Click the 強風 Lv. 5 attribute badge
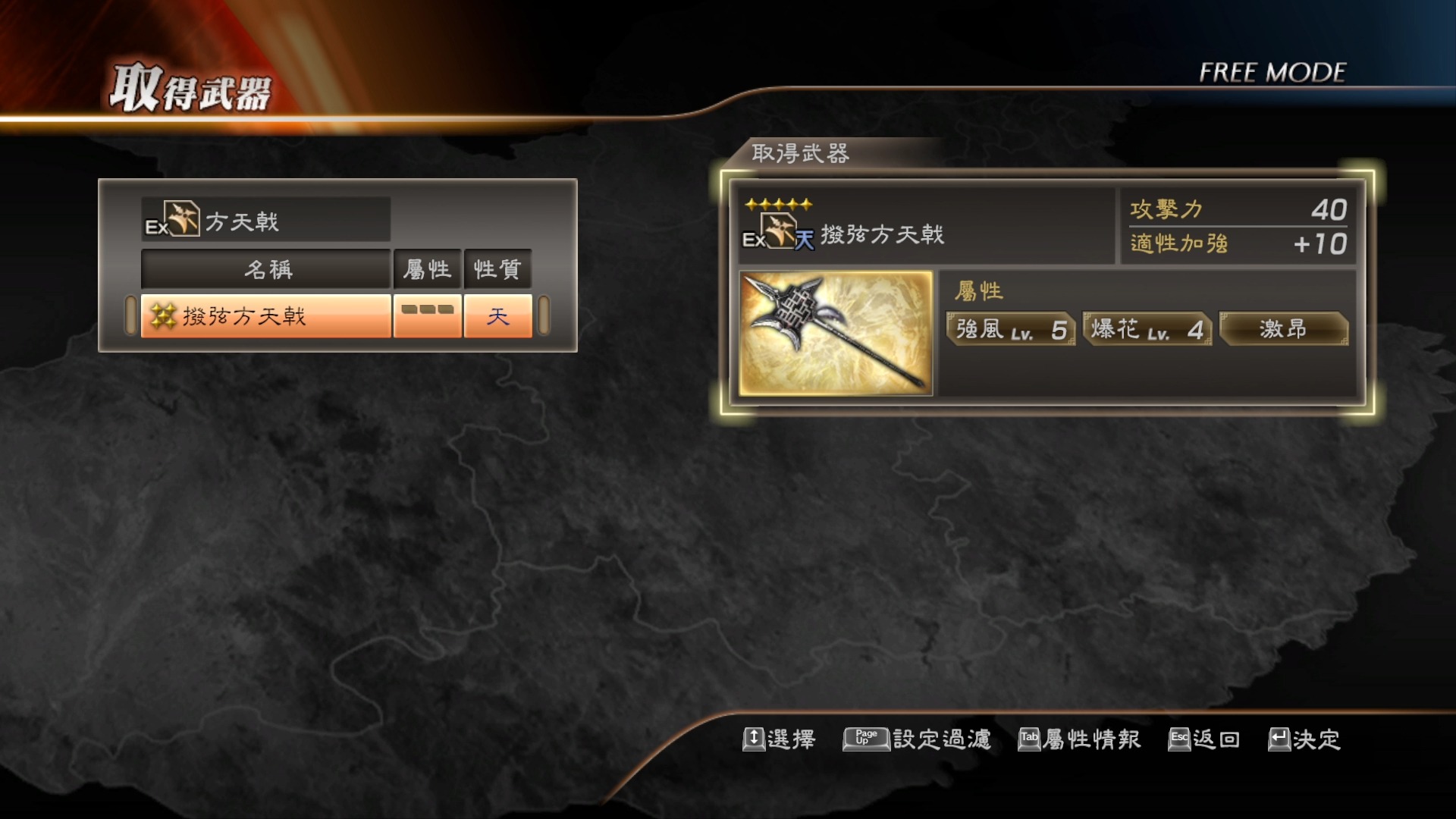 1009,329
